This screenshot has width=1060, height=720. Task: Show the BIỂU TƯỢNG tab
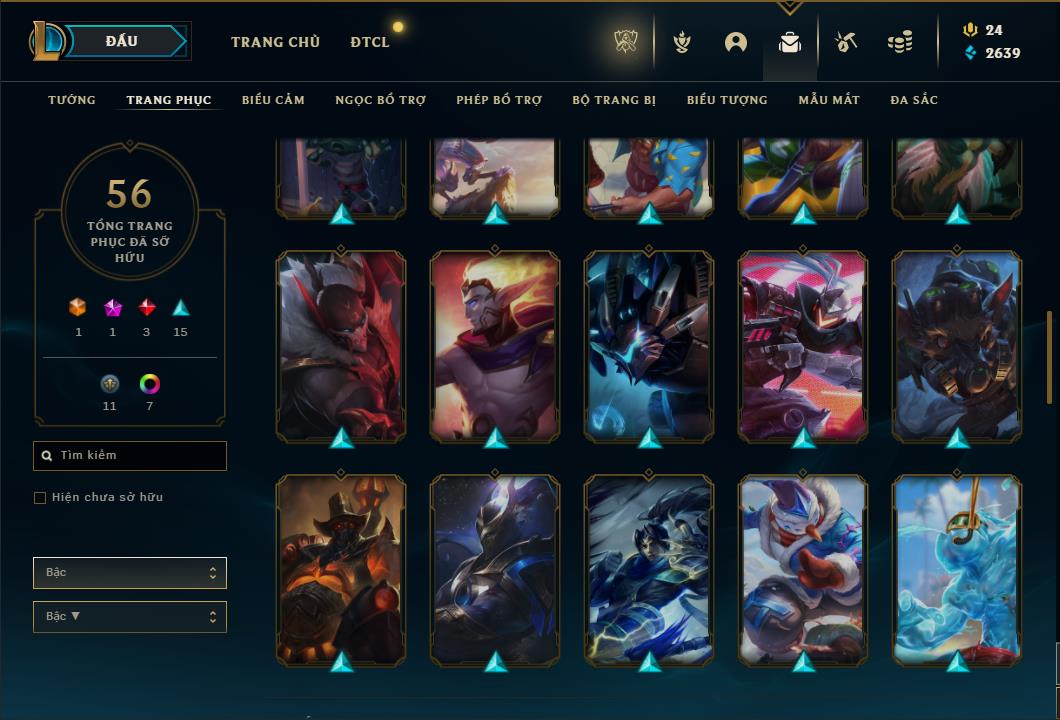[727, 100]
